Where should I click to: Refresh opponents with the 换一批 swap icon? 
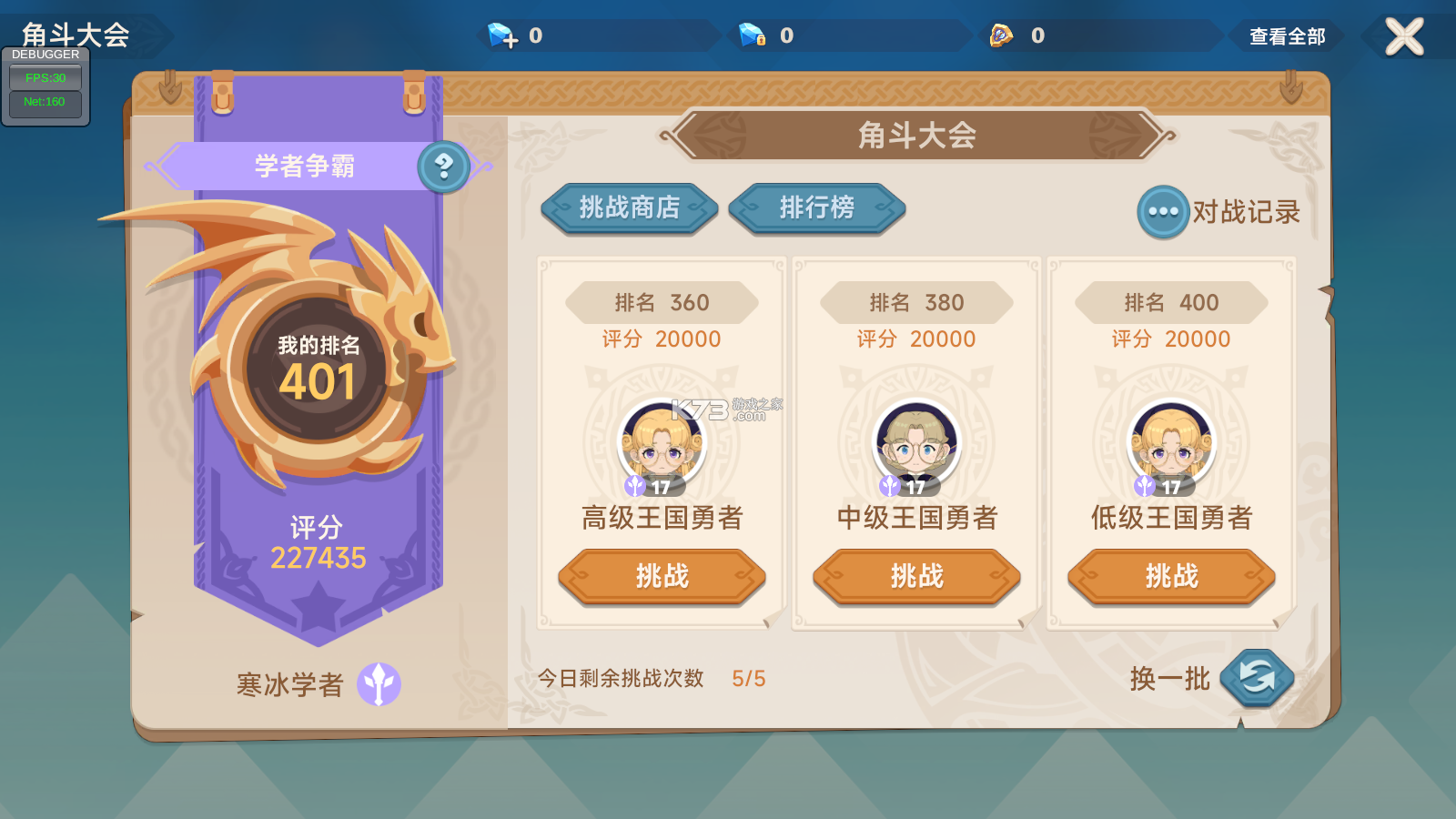click(x=1259, y=677)
